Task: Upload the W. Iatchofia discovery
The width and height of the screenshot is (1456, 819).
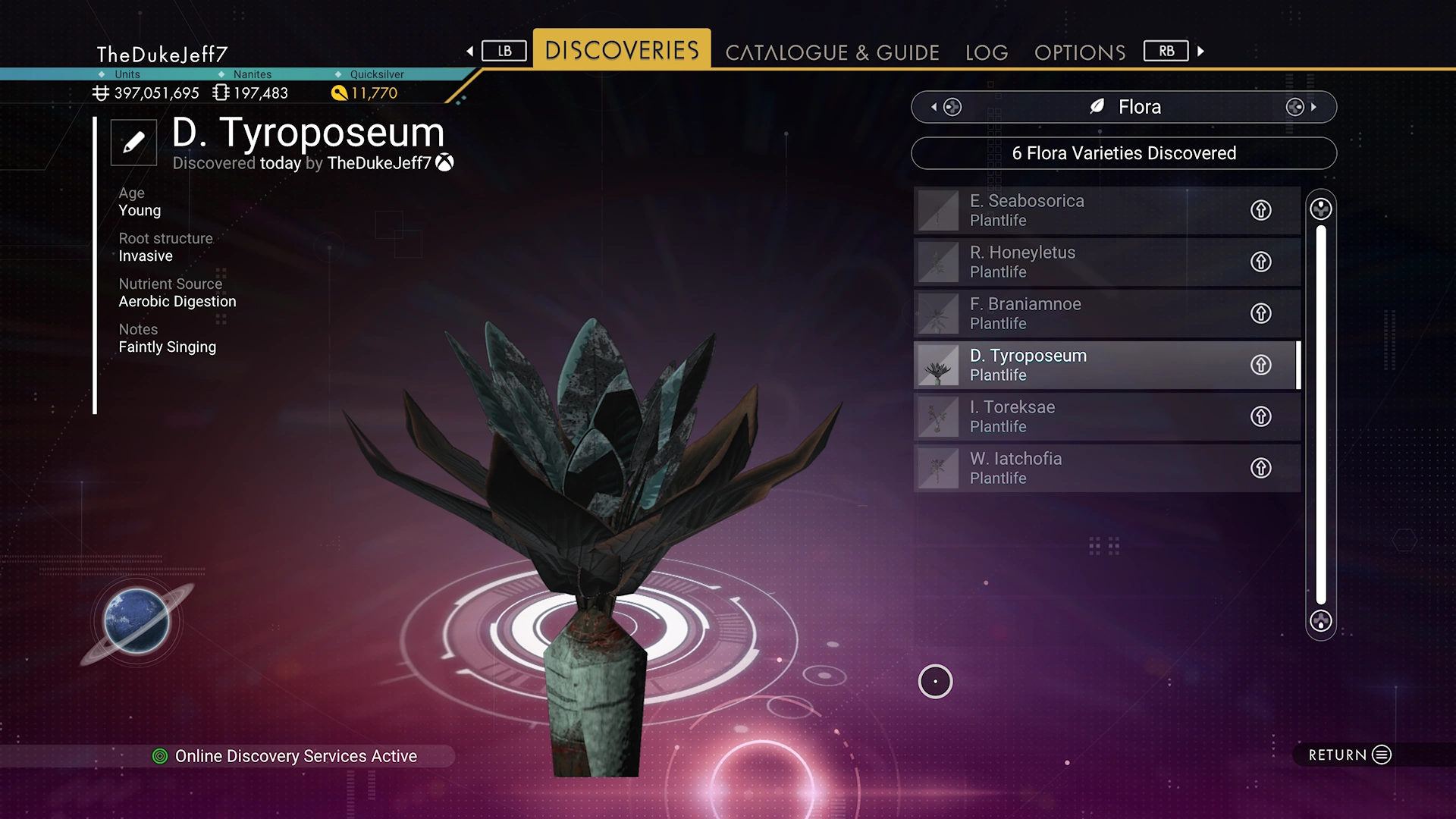Action: coord(1260,468)
